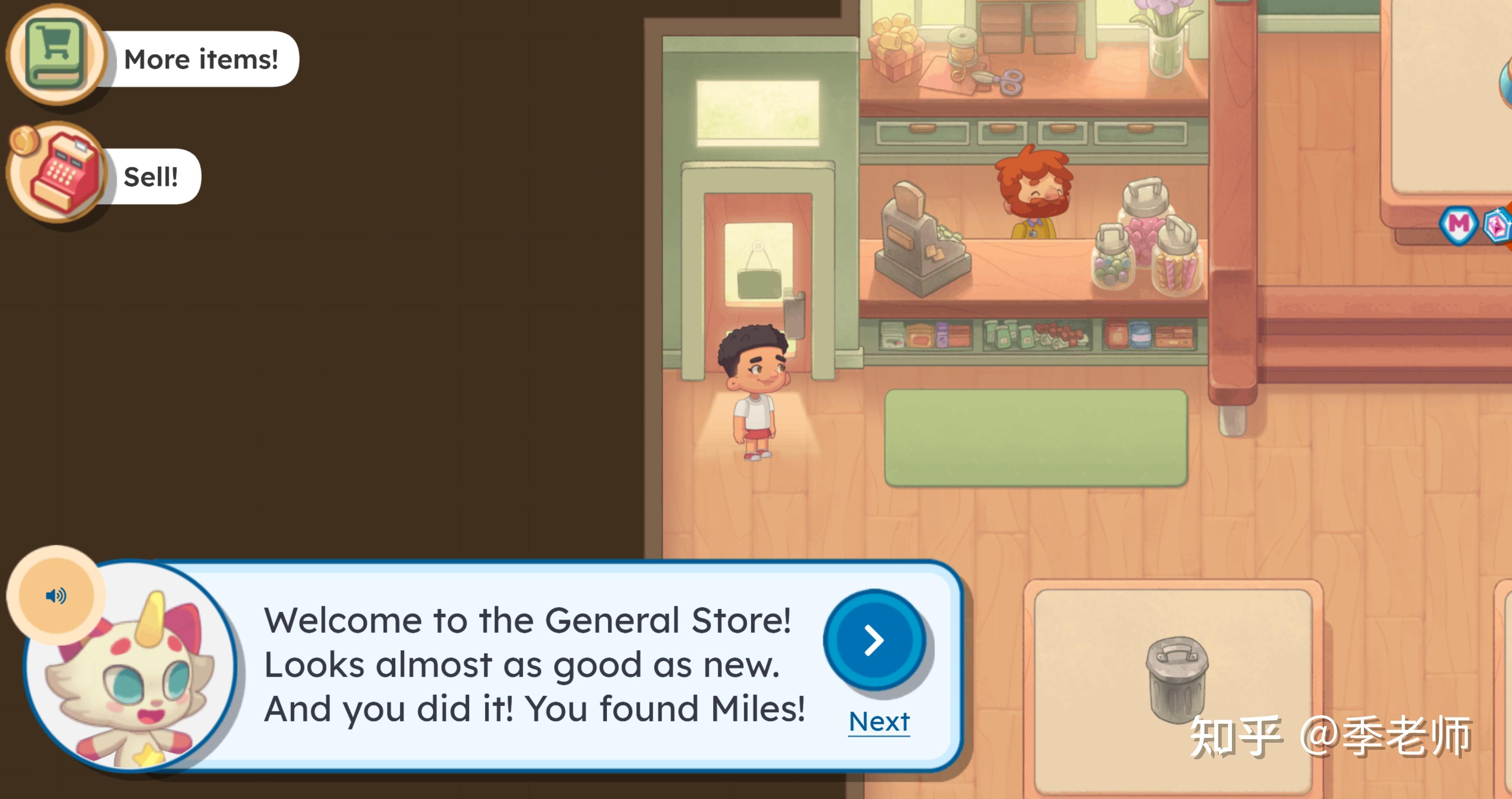Open the More items! shop catalog
The width and height of the screenshot is (1512, 799).
click(x=57, y=55)
